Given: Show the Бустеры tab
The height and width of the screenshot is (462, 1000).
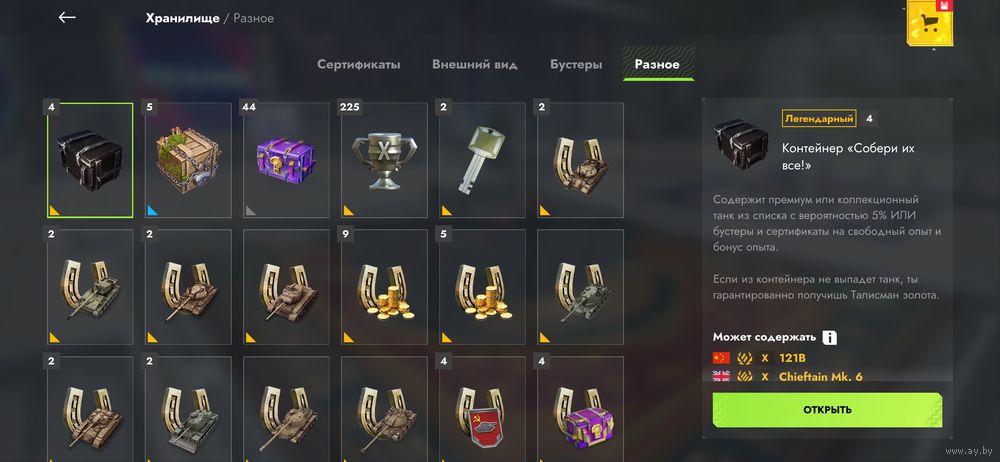Looking at the screenshot, I should pyautogui.click(x=575, y=64).
